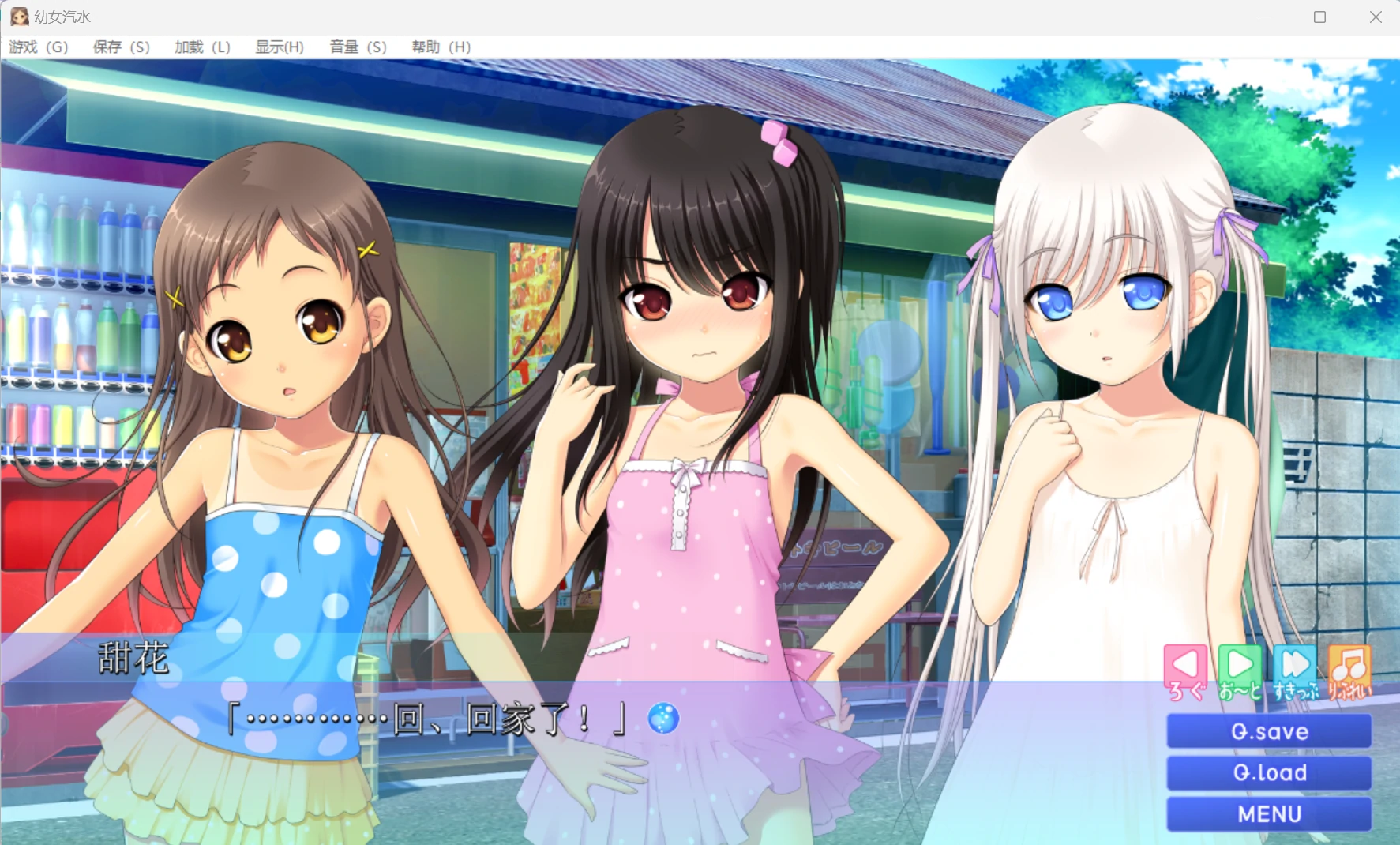Click the game's girl icon in the title bar

coord(19,17)
